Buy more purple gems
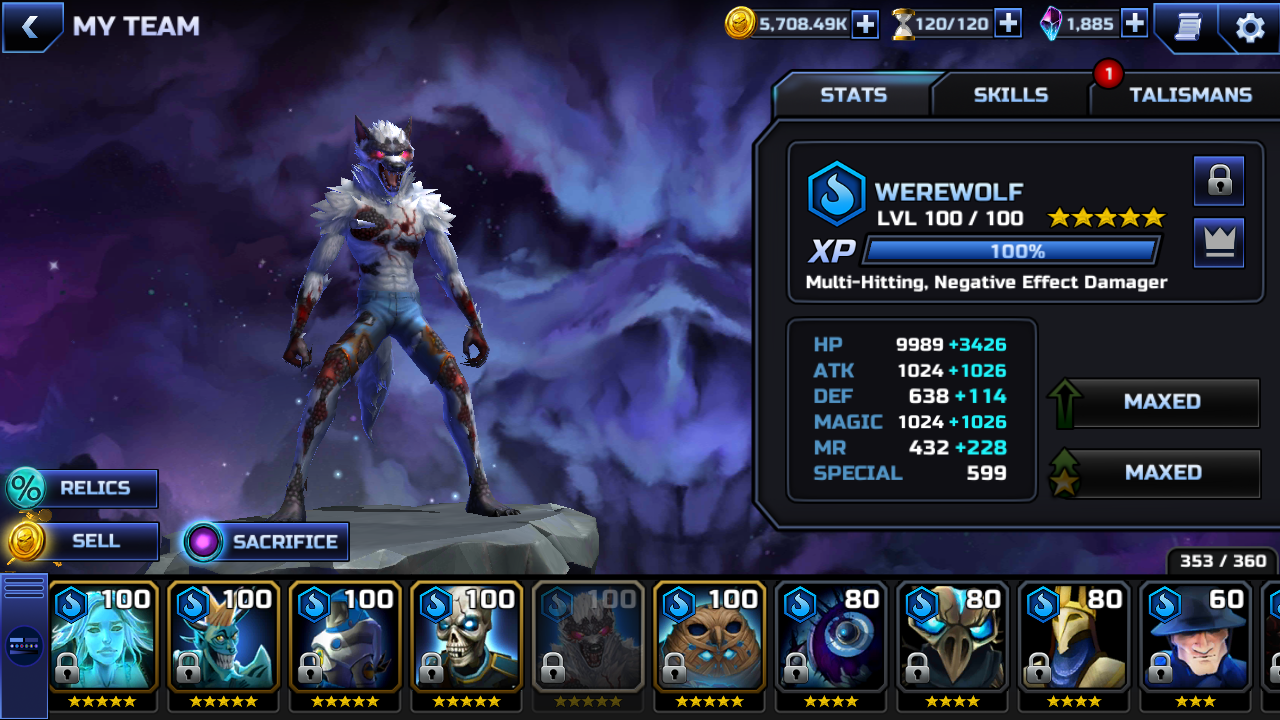The image size is (1280, 720). pos(1134,24)
